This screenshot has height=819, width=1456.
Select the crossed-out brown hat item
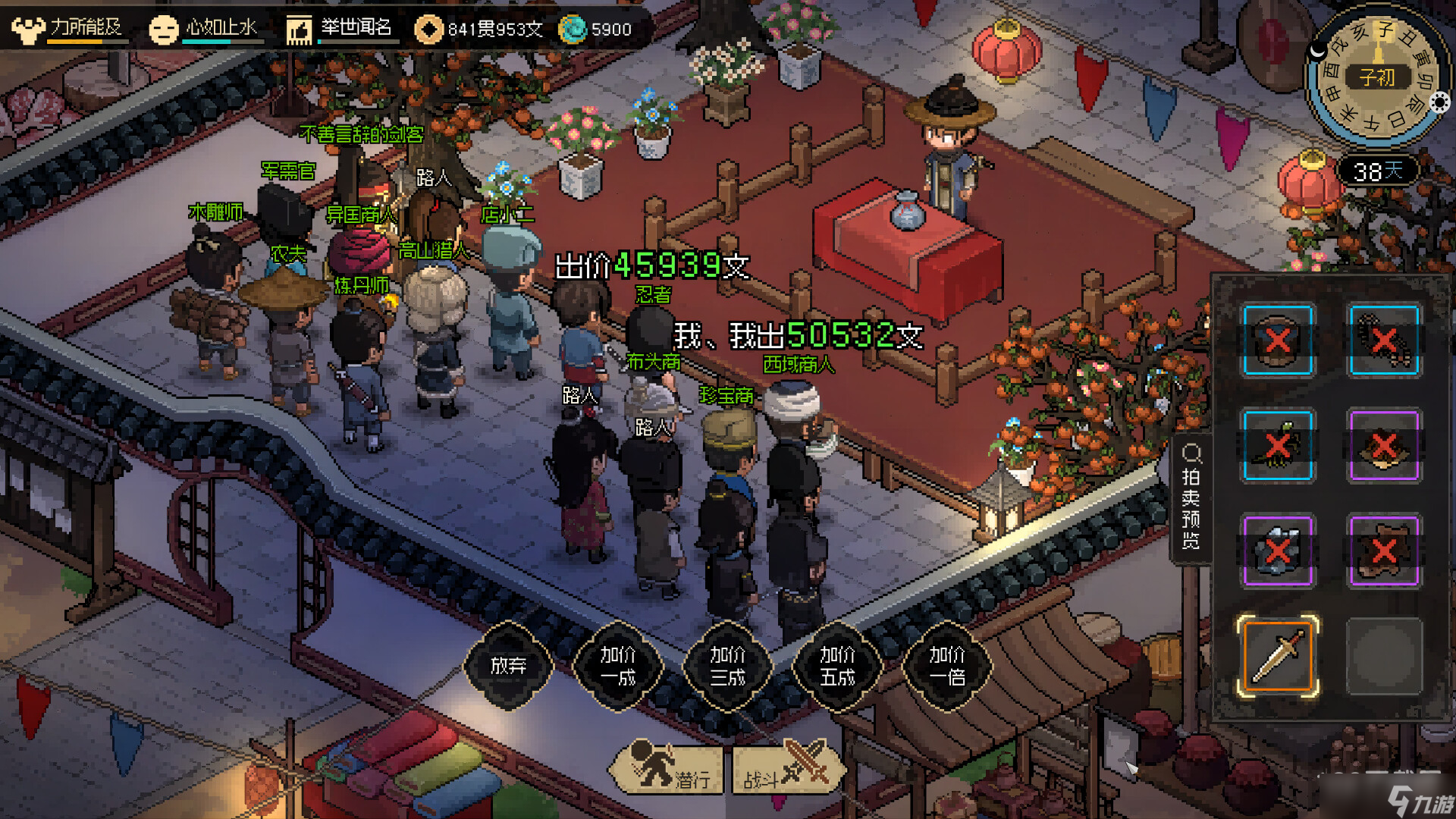click(x=1384, y=446)
